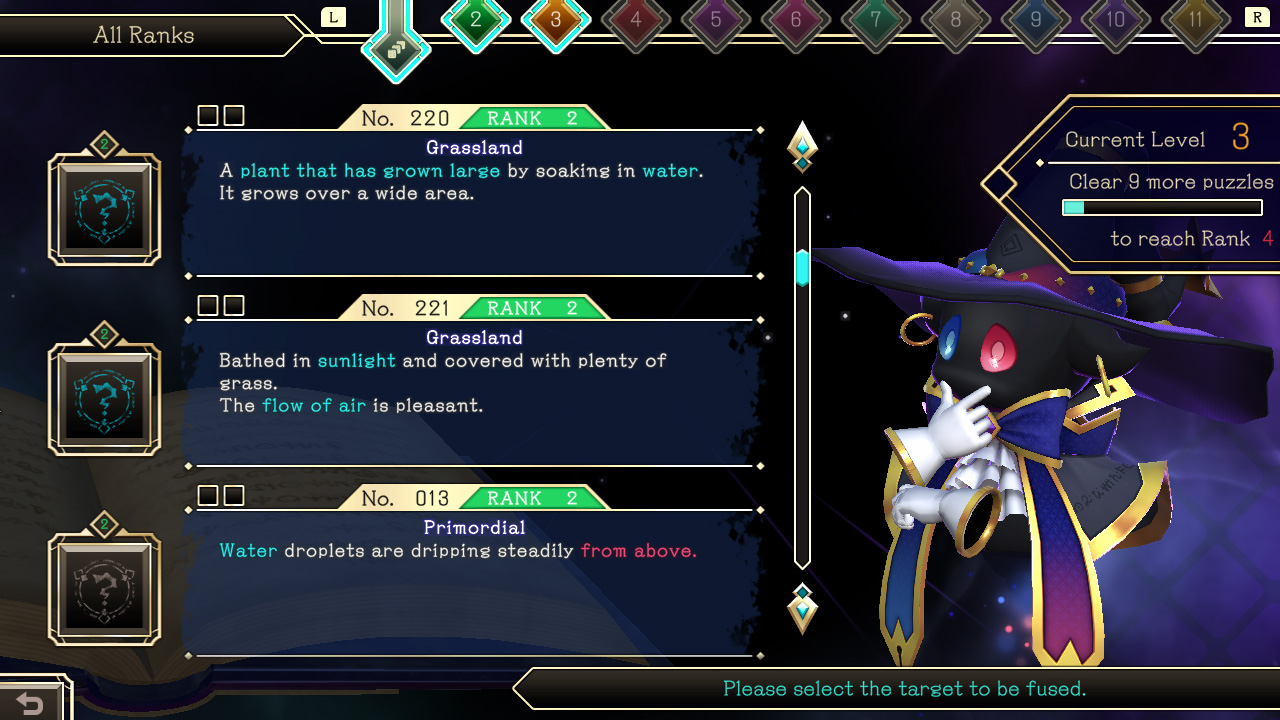Image resolution: width=1280 pixels, height=720 pixels.
Task: Click the upward diamond arrow above the scrollbar
Action: [801, 146]
